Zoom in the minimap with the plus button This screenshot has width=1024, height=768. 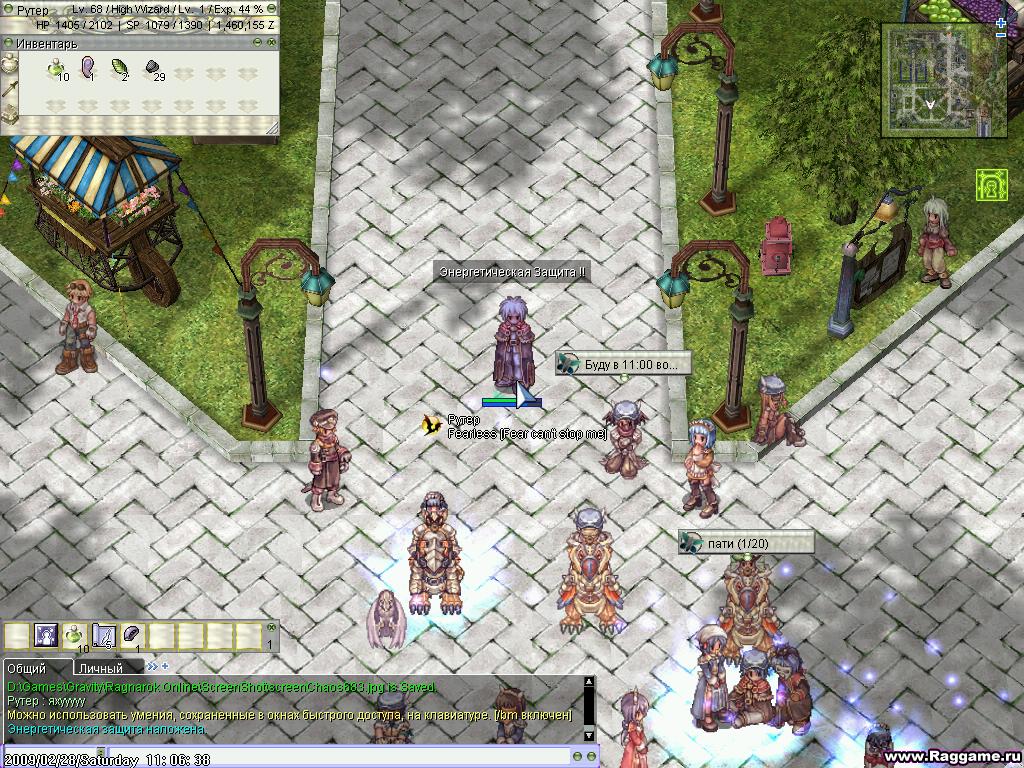coord(1001,22)
